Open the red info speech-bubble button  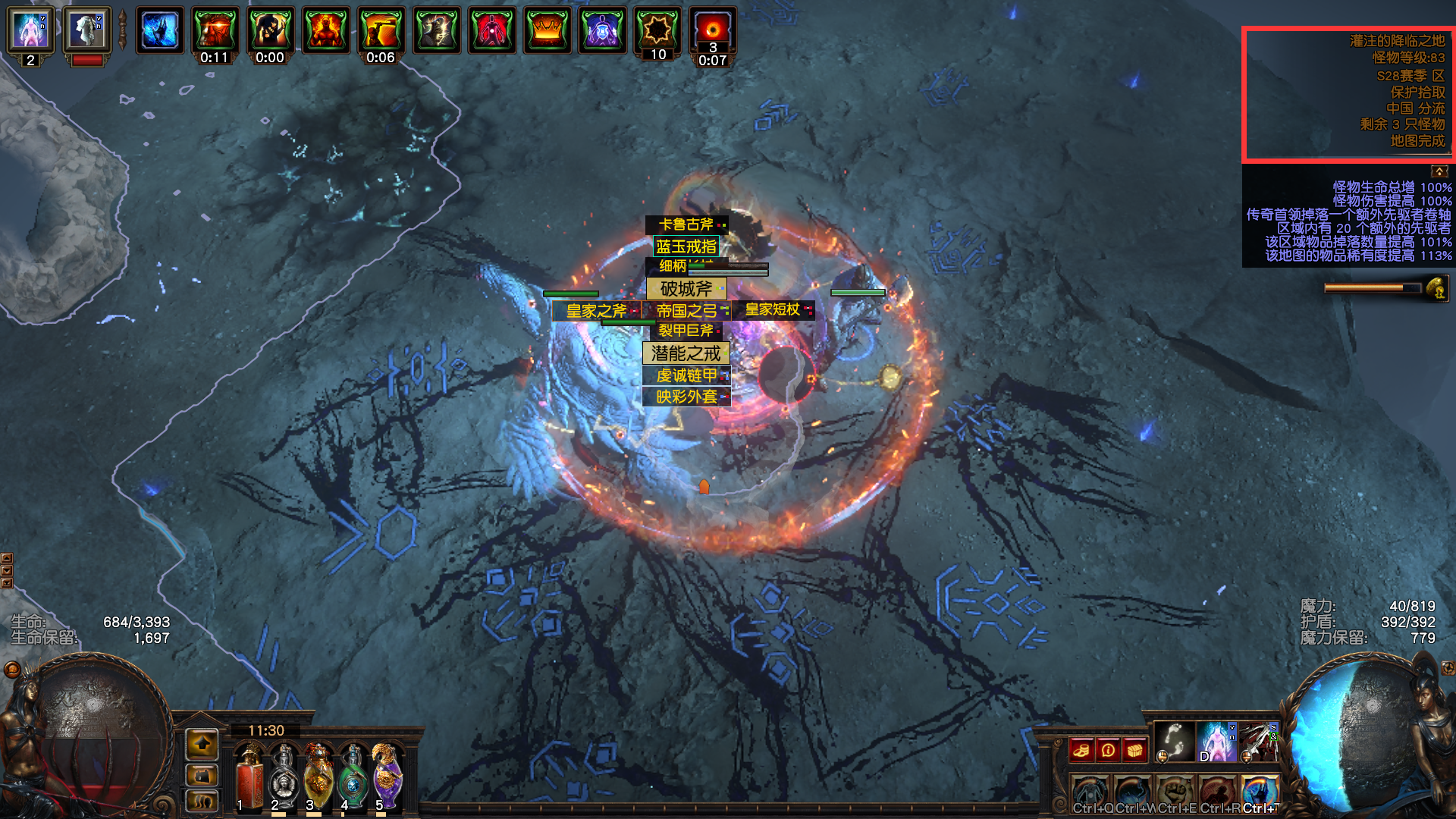tap(1108, 750)
